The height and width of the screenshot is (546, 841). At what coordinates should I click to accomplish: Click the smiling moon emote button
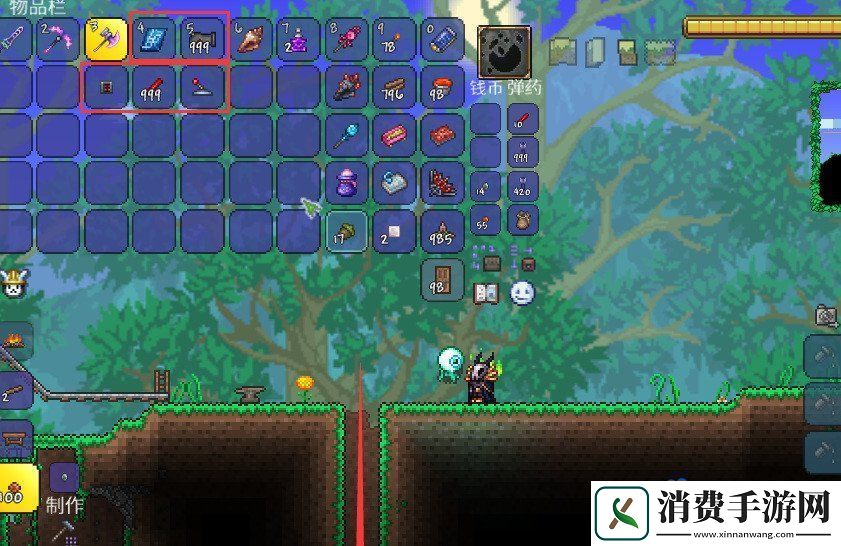tap(522, 293)
